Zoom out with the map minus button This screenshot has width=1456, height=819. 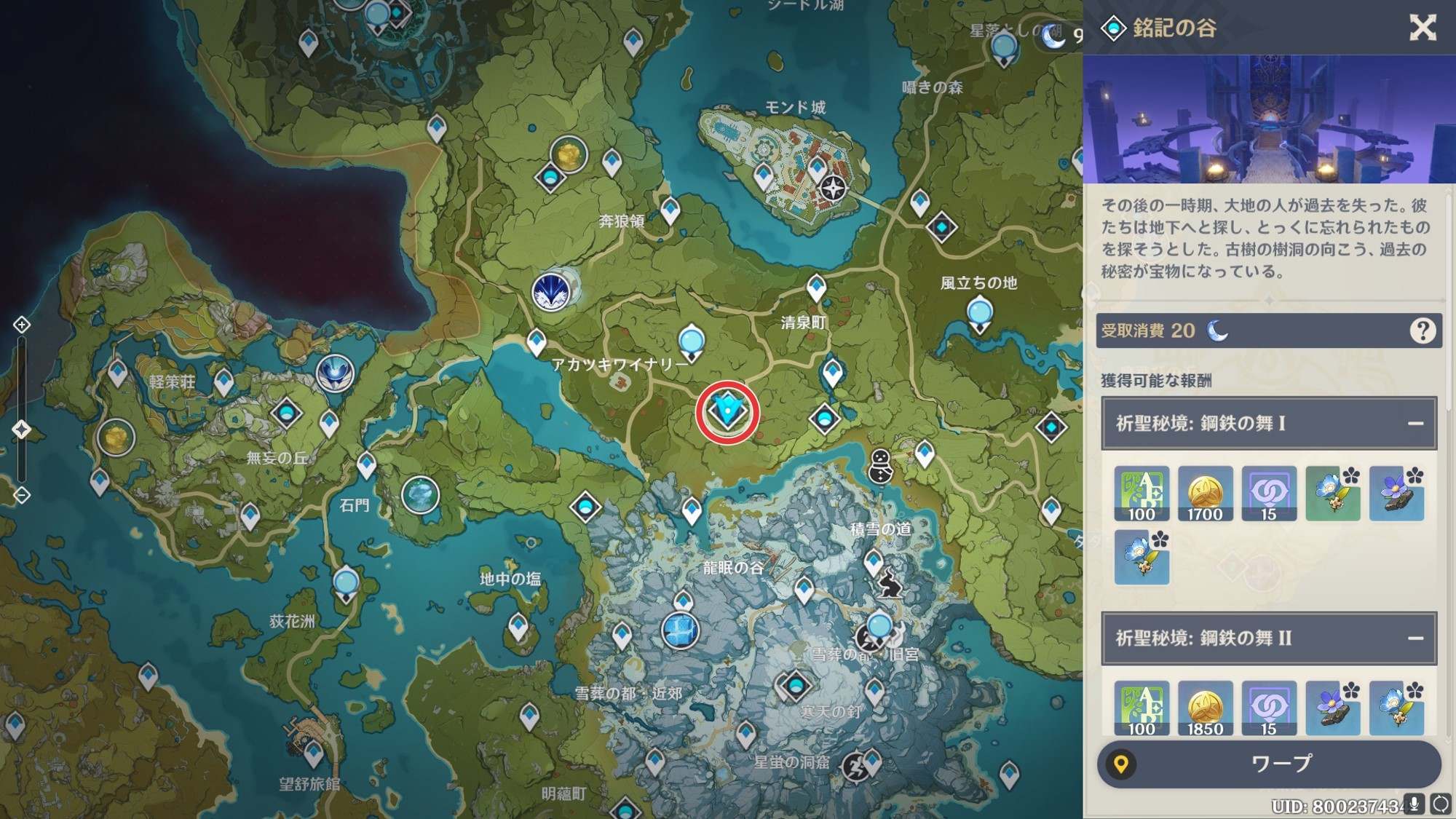coord(22,496)
